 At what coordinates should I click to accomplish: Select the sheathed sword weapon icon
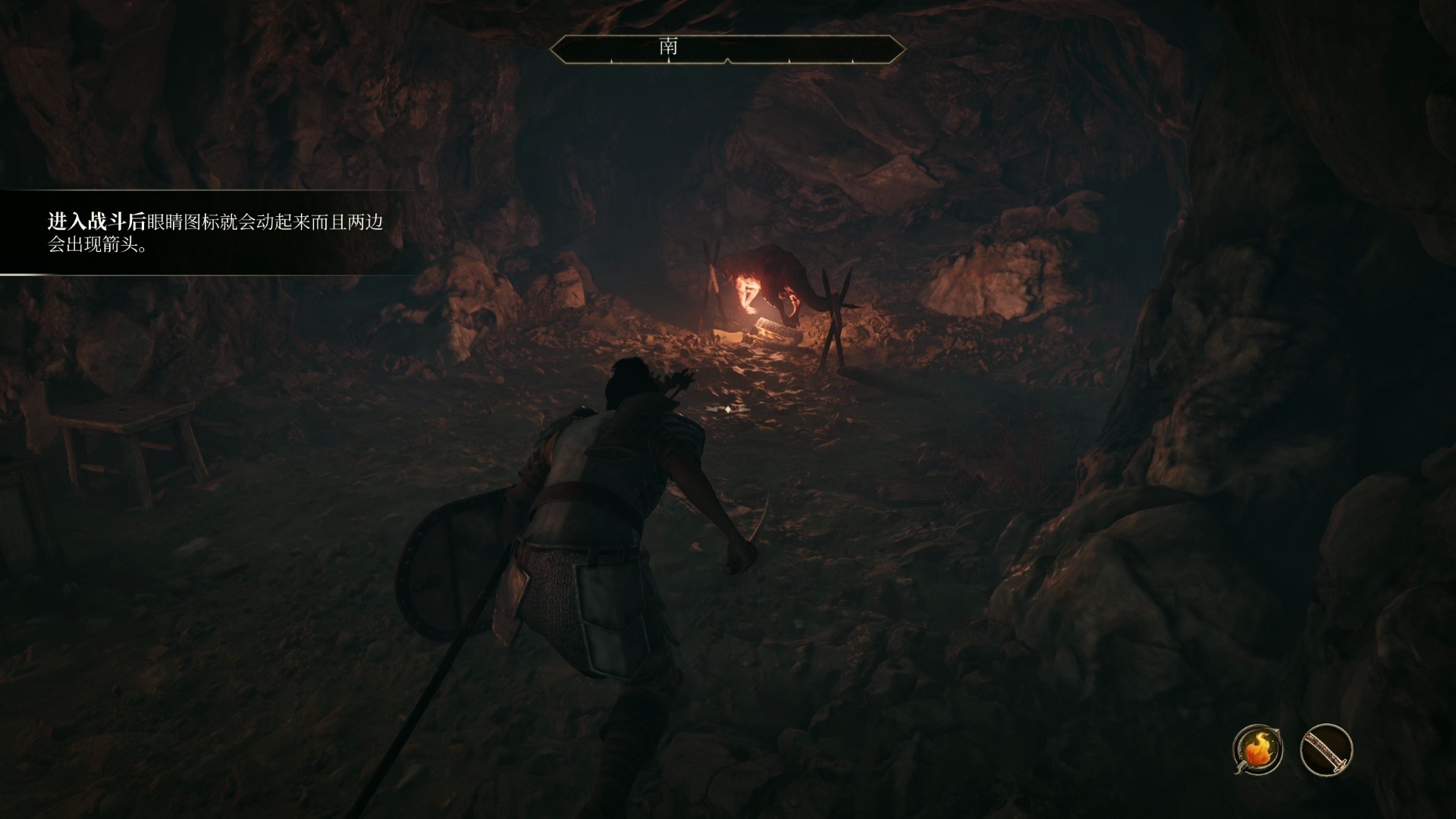tap(1326, 750)
